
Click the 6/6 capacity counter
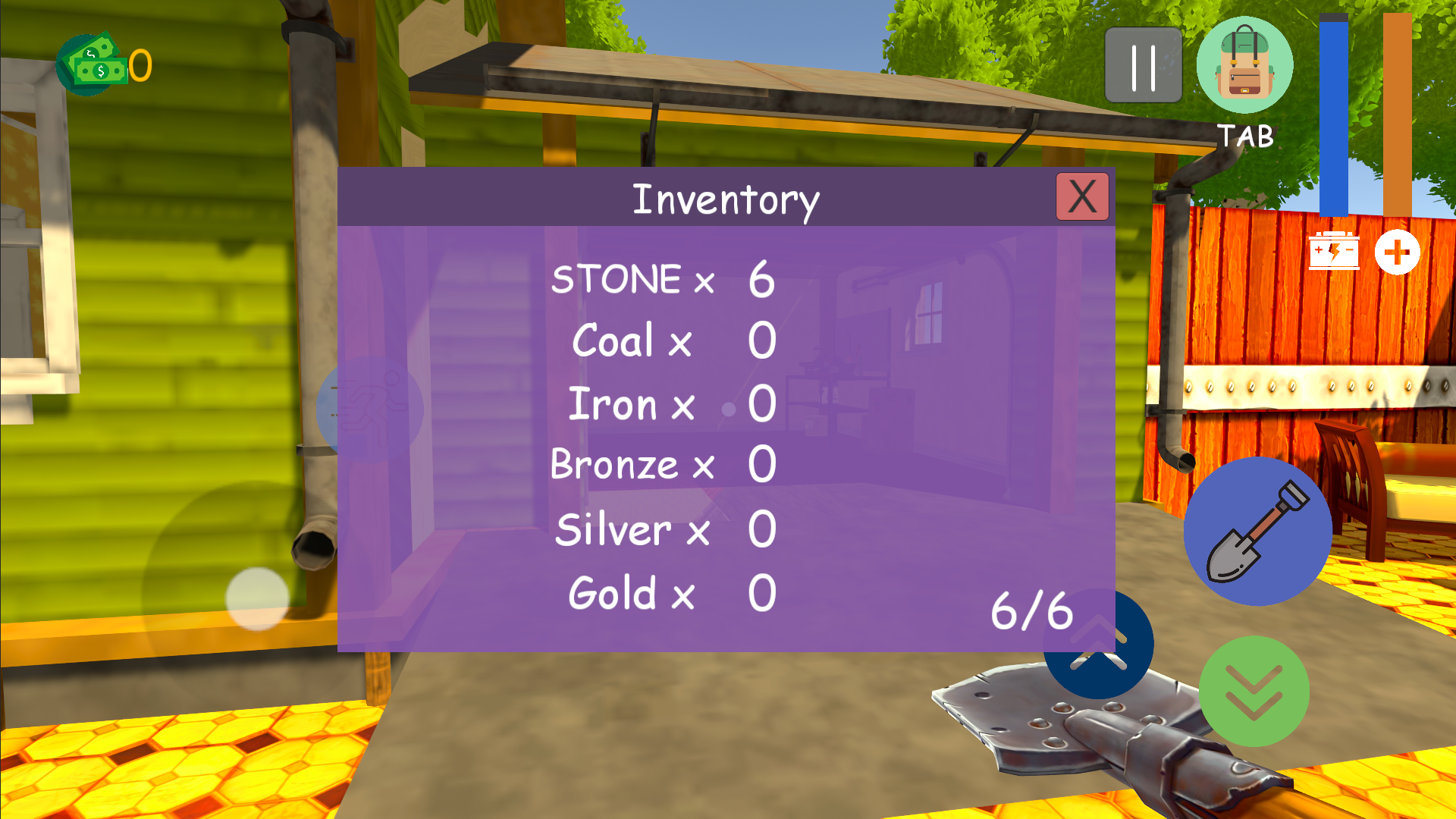(1034, 610)
